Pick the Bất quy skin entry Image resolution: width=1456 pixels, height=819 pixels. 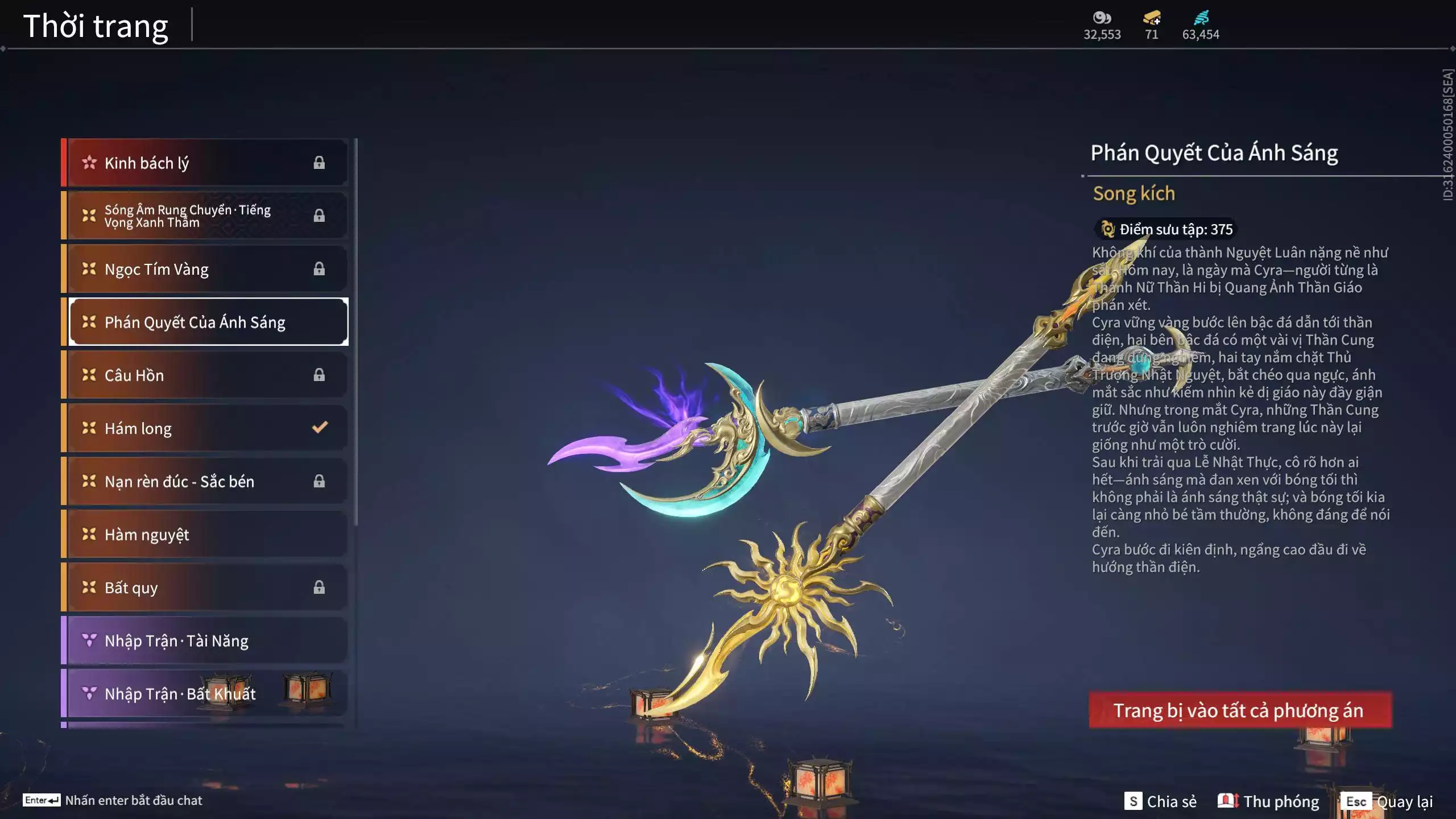pyautogui.click(x=205, y=588)
